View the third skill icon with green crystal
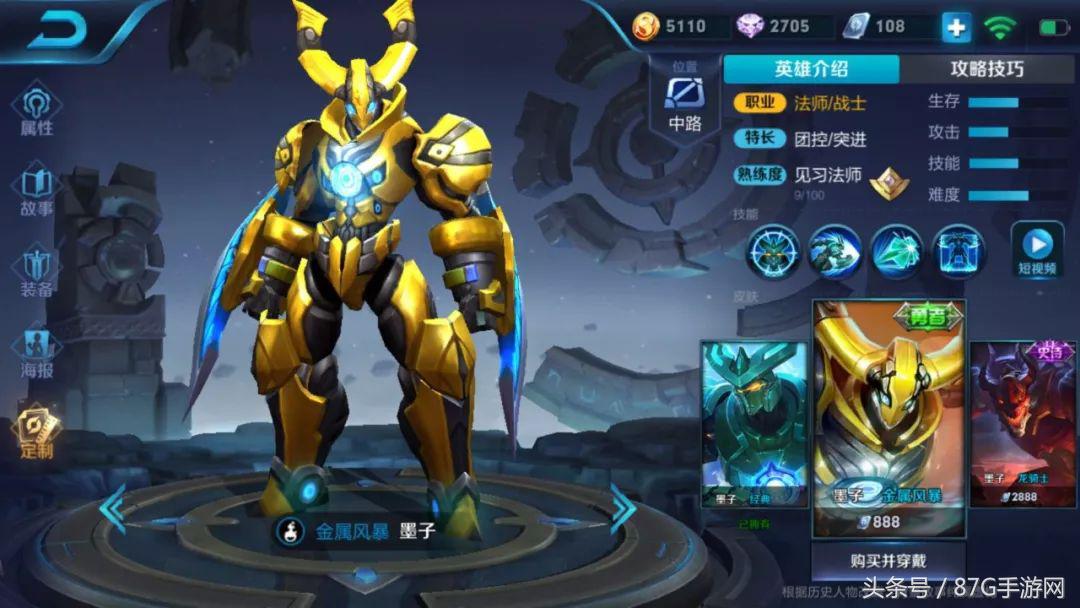 (x=897, y=251)
